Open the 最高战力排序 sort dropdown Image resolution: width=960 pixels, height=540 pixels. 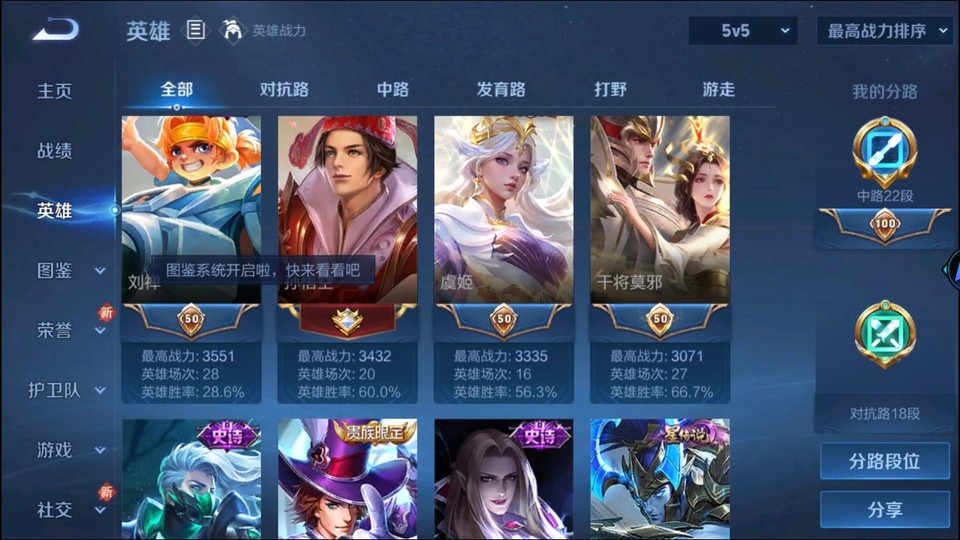pyautogui.click(x=885, y=31)
